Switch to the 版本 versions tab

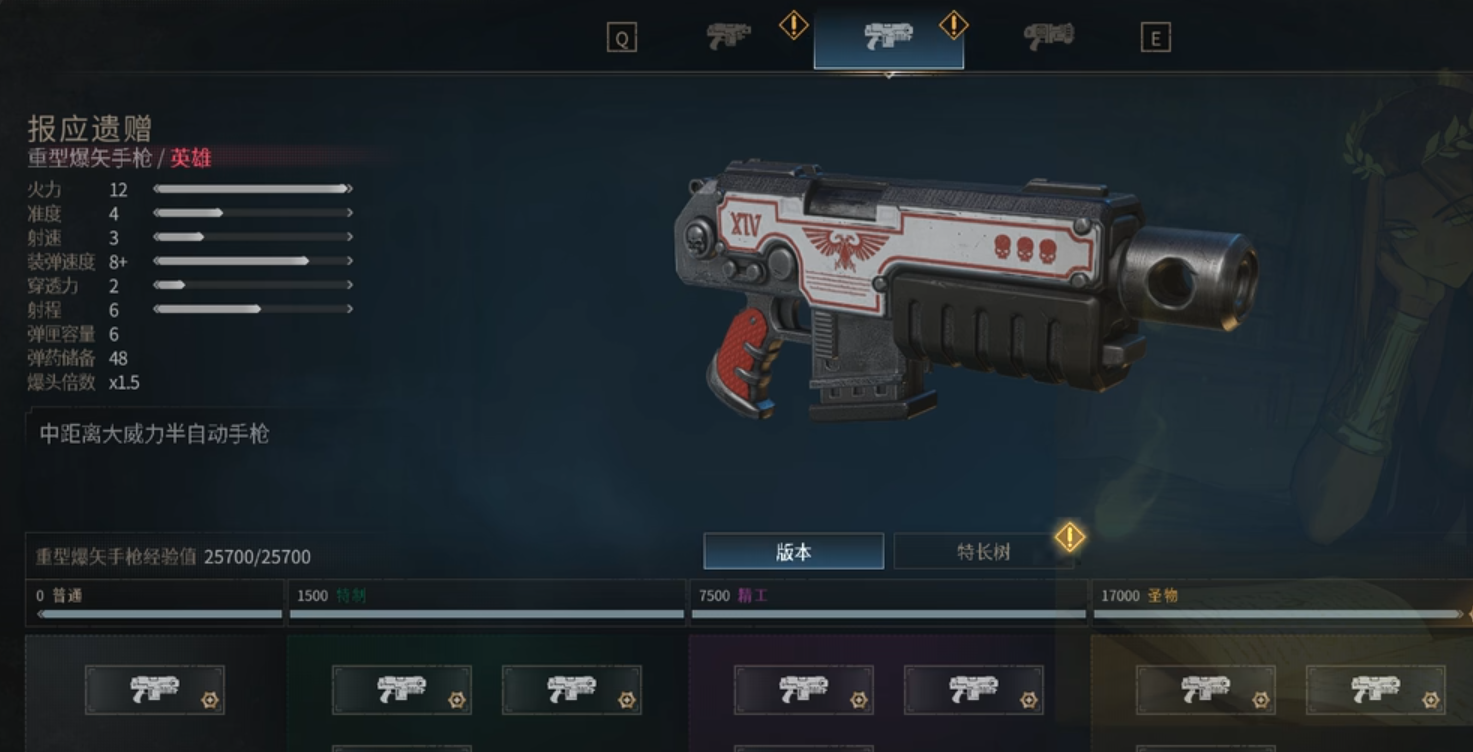793,551
